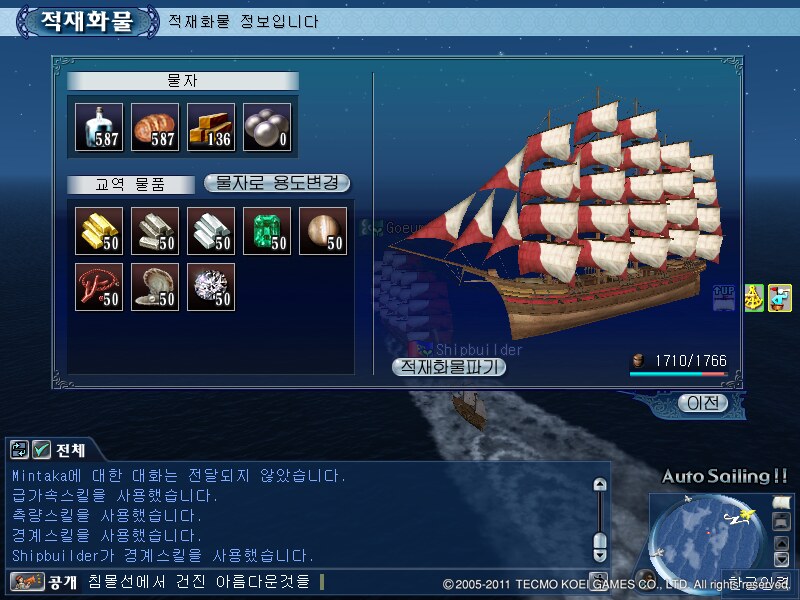Activate the lookout spyglass skill icon

(780, 298)
